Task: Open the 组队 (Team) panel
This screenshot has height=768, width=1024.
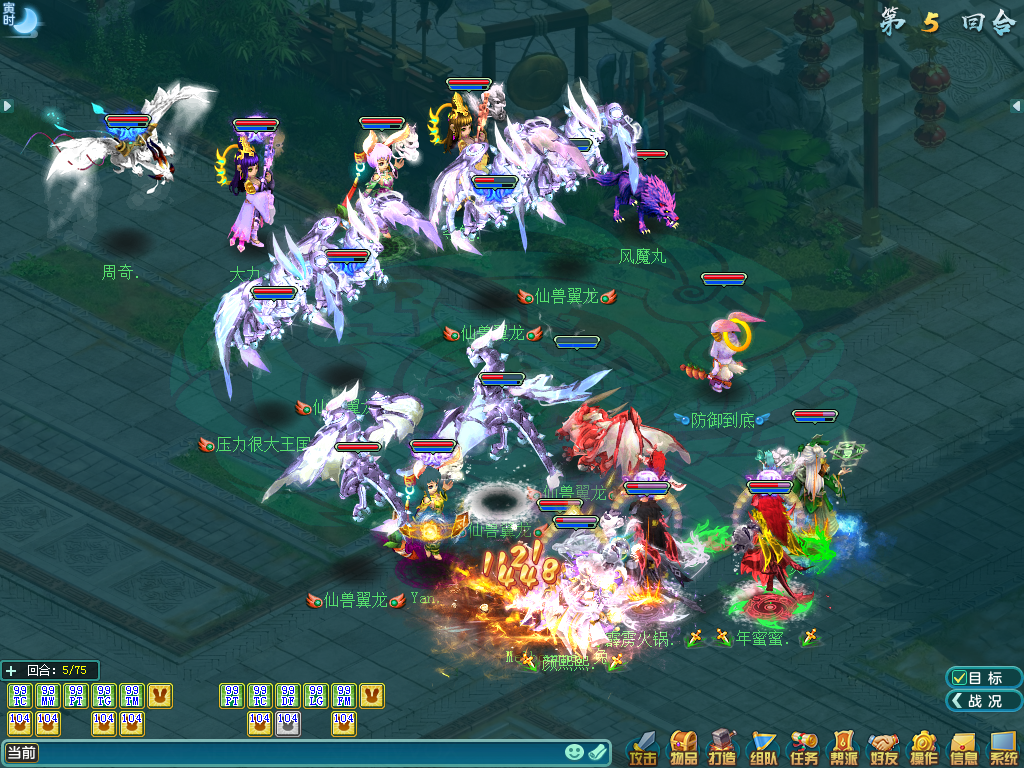Action: click(x=764, y=749)
